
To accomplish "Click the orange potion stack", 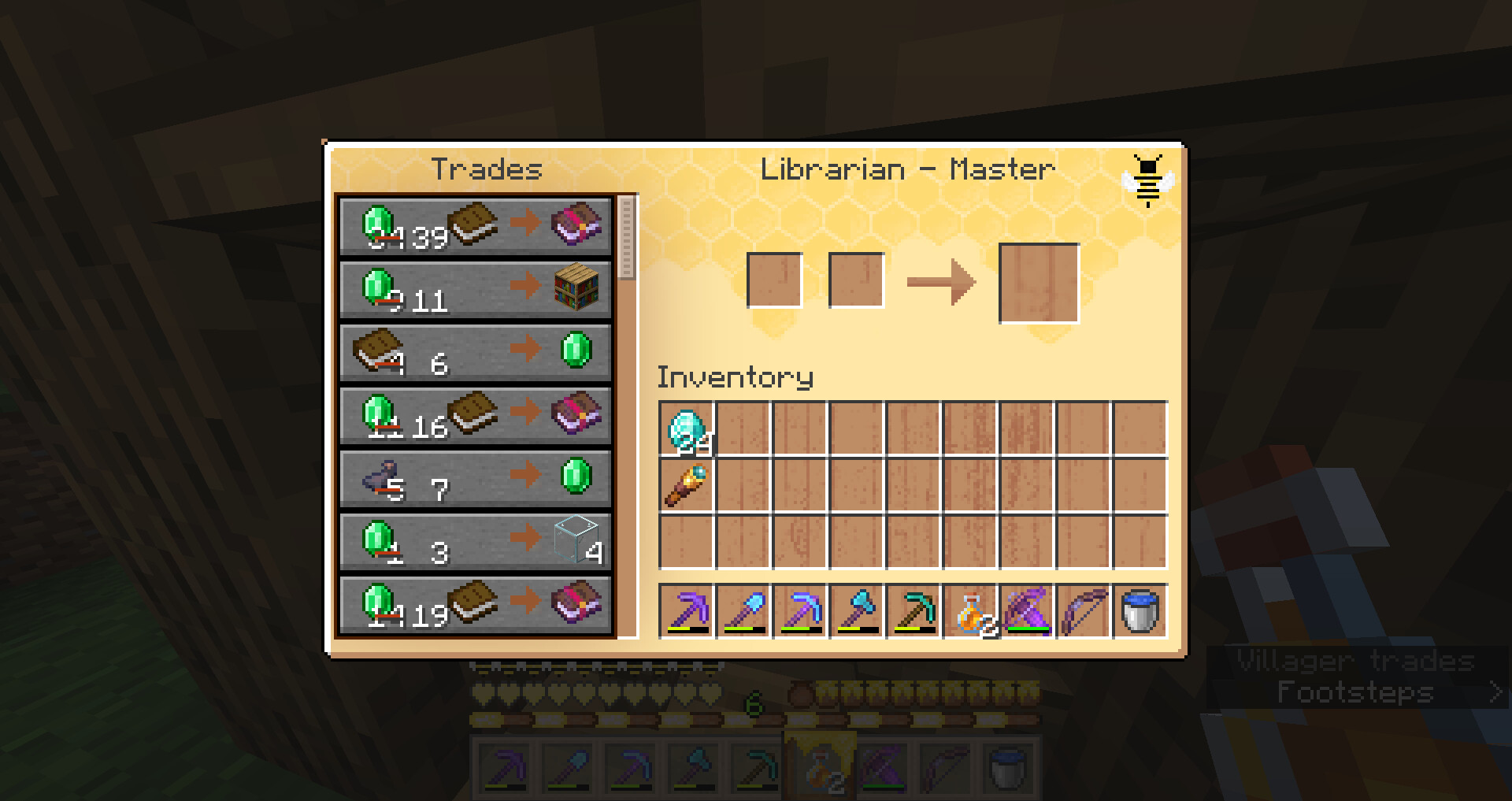I will click(970, 611).
